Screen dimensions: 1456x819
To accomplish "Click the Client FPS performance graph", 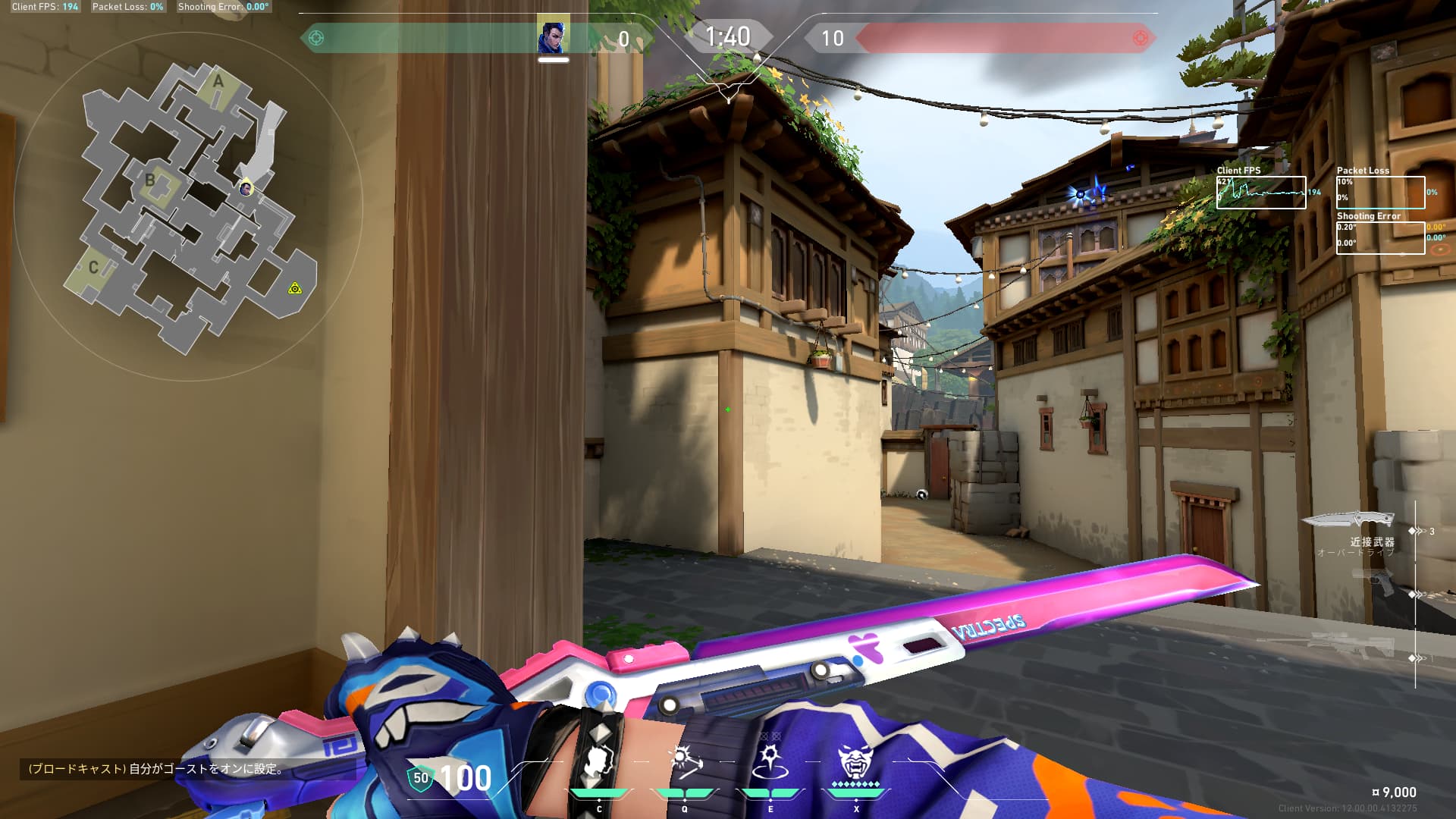I will [x=1261, y=193].
